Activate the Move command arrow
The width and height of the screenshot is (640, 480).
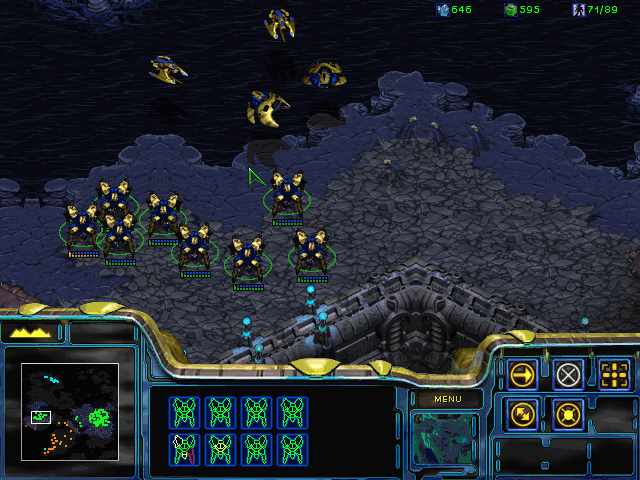point(522,375)
